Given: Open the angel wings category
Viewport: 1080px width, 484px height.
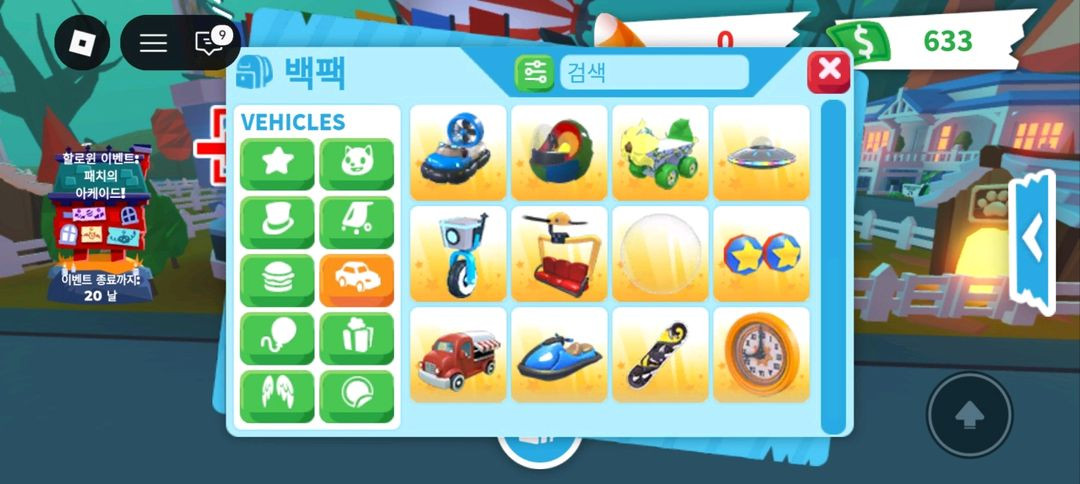Looking at the screenshot, I should 277,396.
